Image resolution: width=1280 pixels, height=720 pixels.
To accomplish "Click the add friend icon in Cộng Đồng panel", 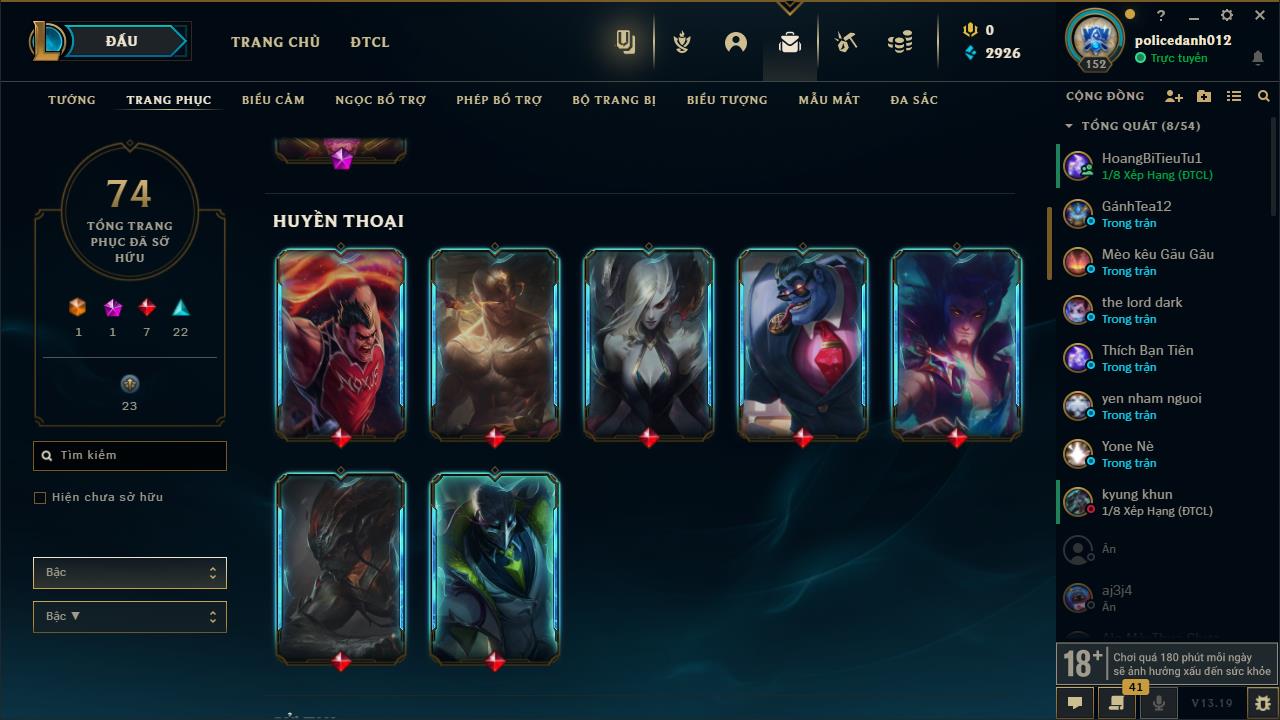I will 1174,96.
